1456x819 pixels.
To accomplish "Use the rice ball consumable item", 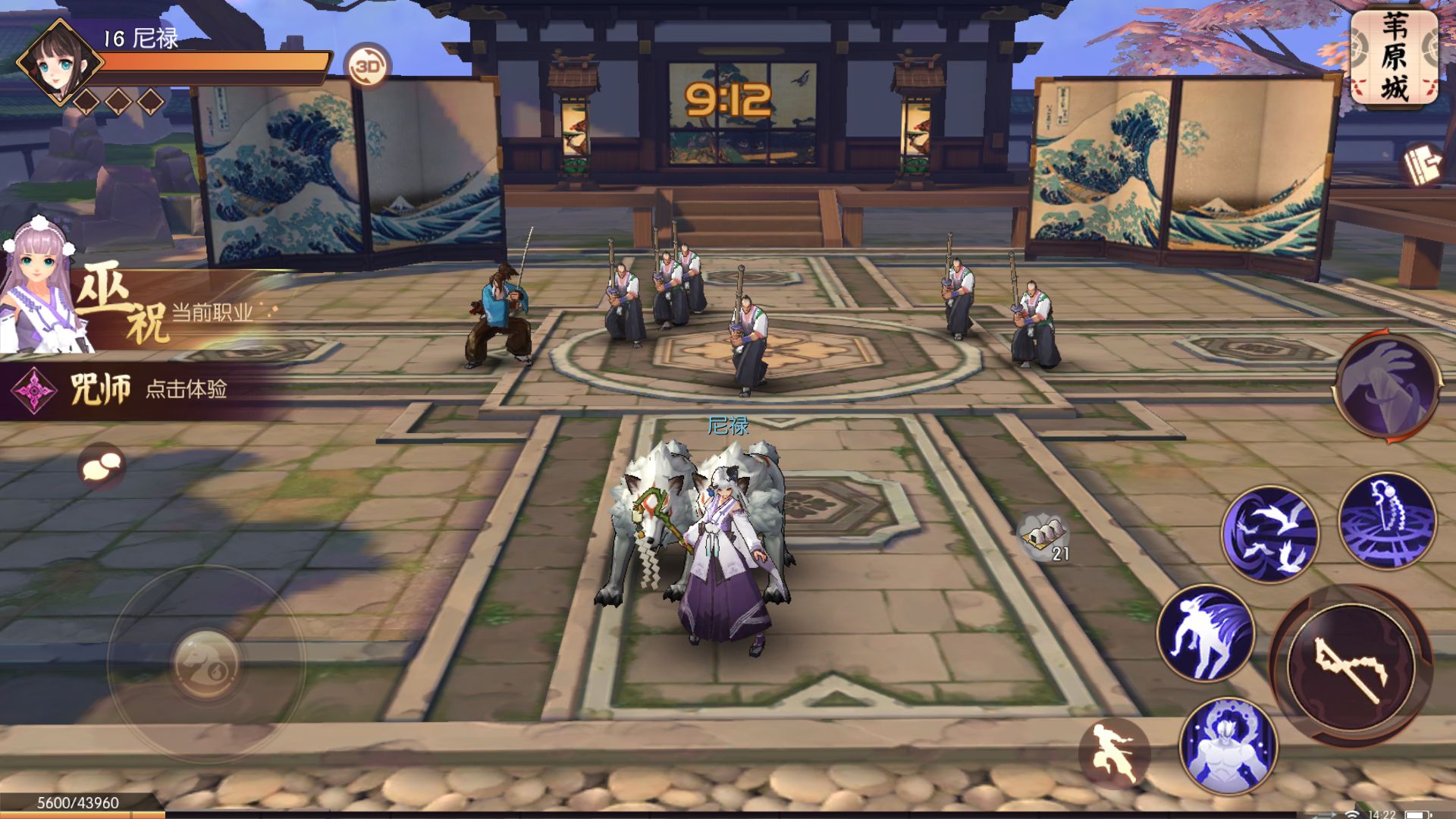I will 1043,537.
